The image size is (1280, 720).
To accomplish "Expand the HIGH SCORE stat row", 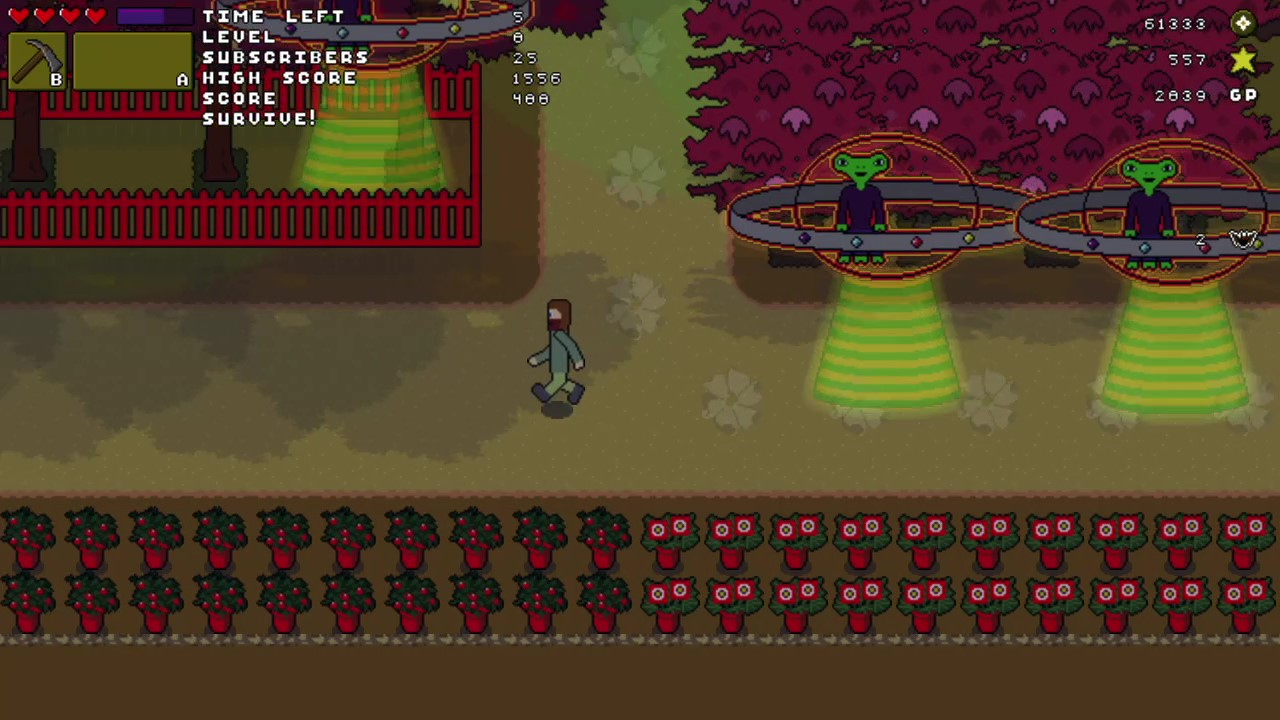I will 280,78.
